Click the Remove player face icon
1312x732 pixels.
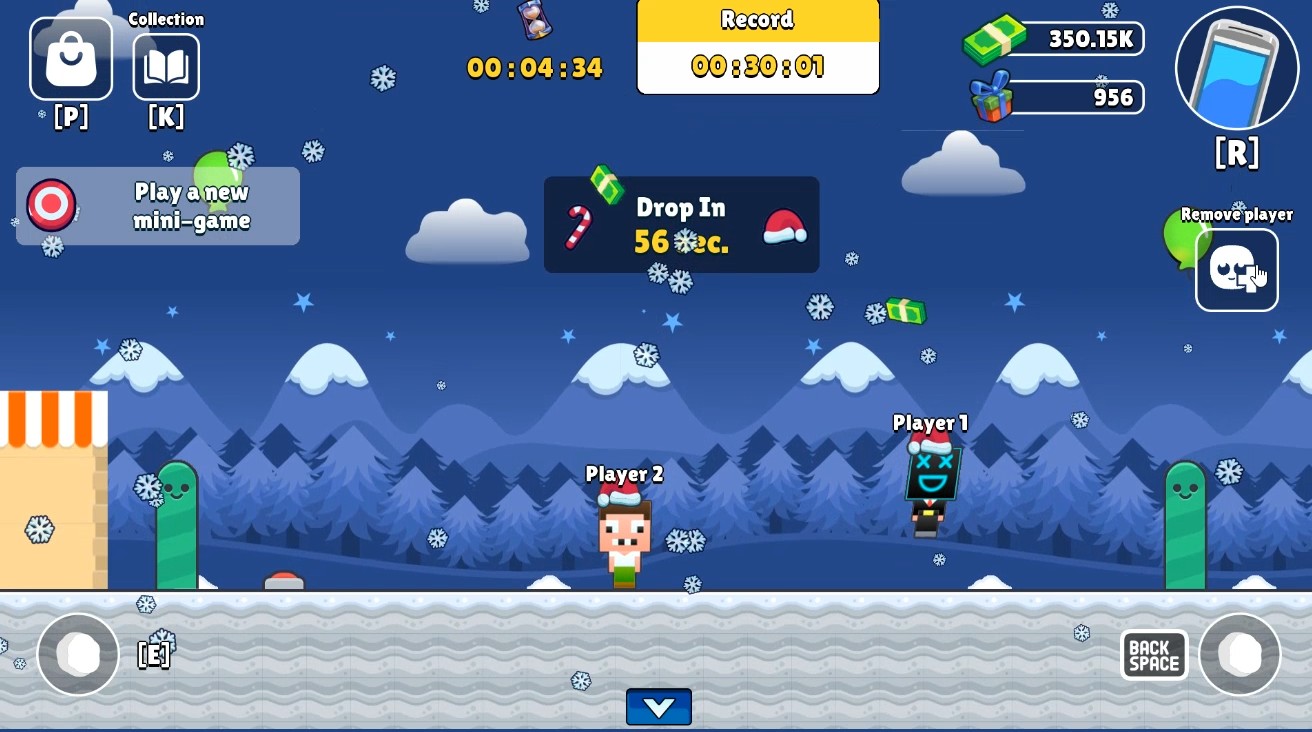pos(1236,269)
